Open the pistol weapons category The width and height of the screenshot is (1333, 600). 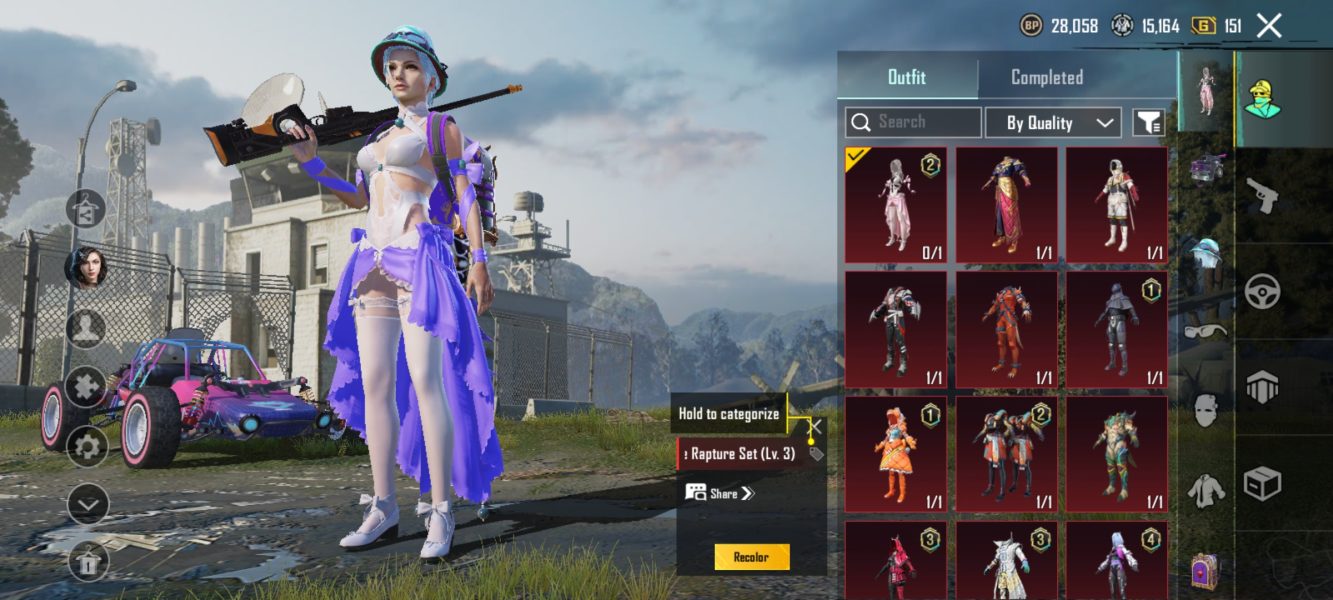(1262, 196)
